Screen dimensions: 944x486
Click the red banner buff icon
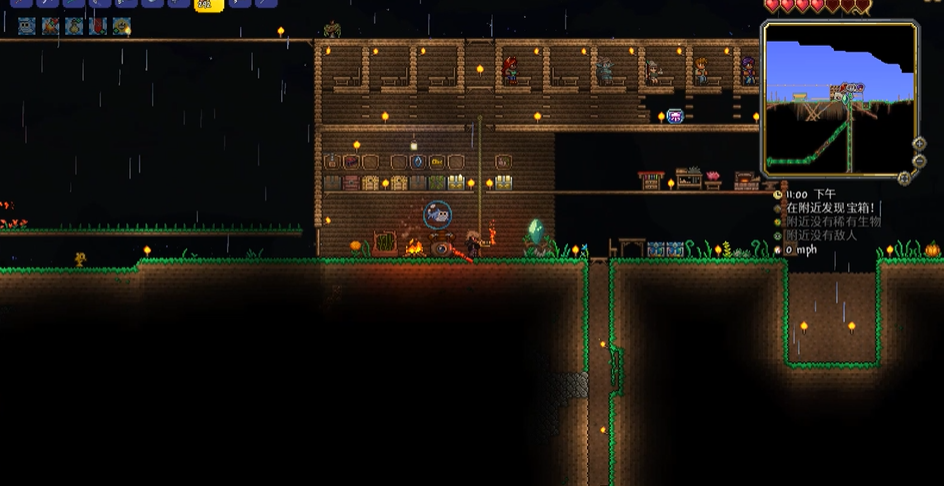(98, 26)
